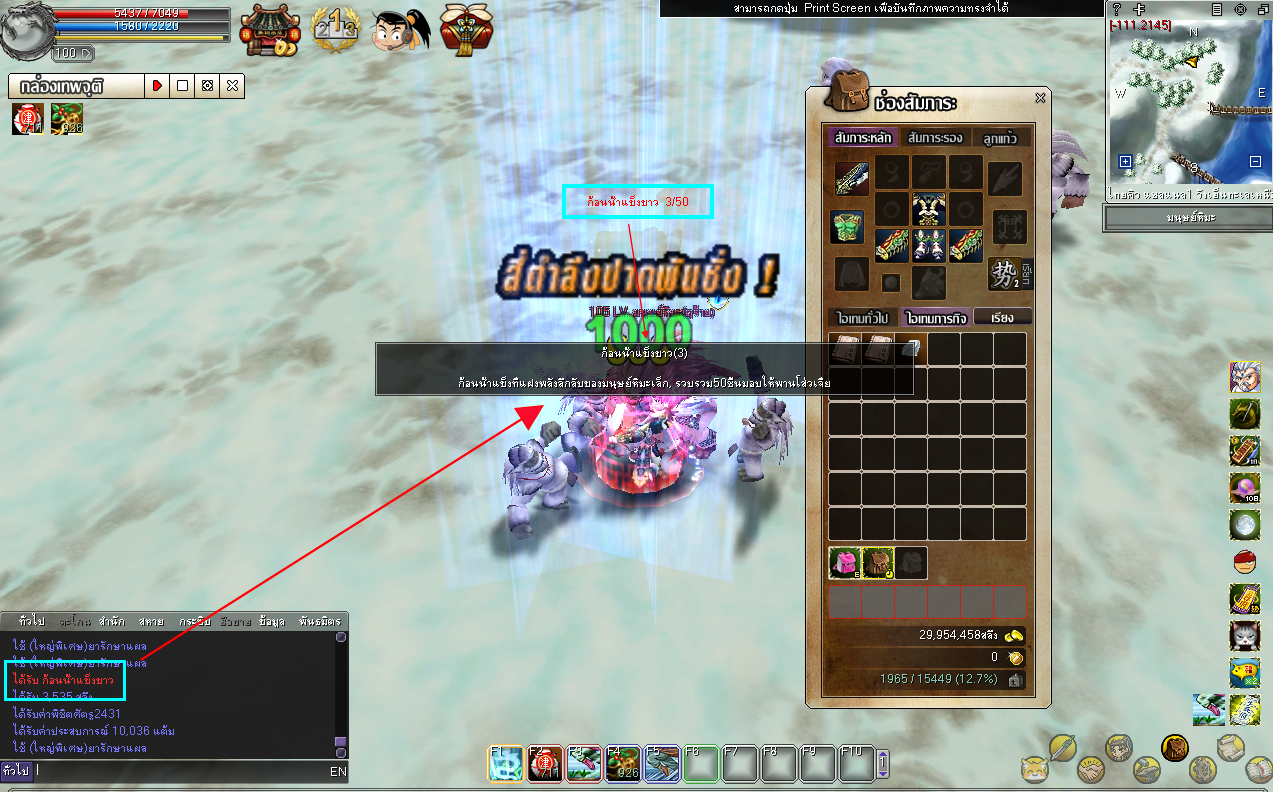
Task: Select the ไอเทมทั่วไป item tab
Action: click(x=862, y=317)
